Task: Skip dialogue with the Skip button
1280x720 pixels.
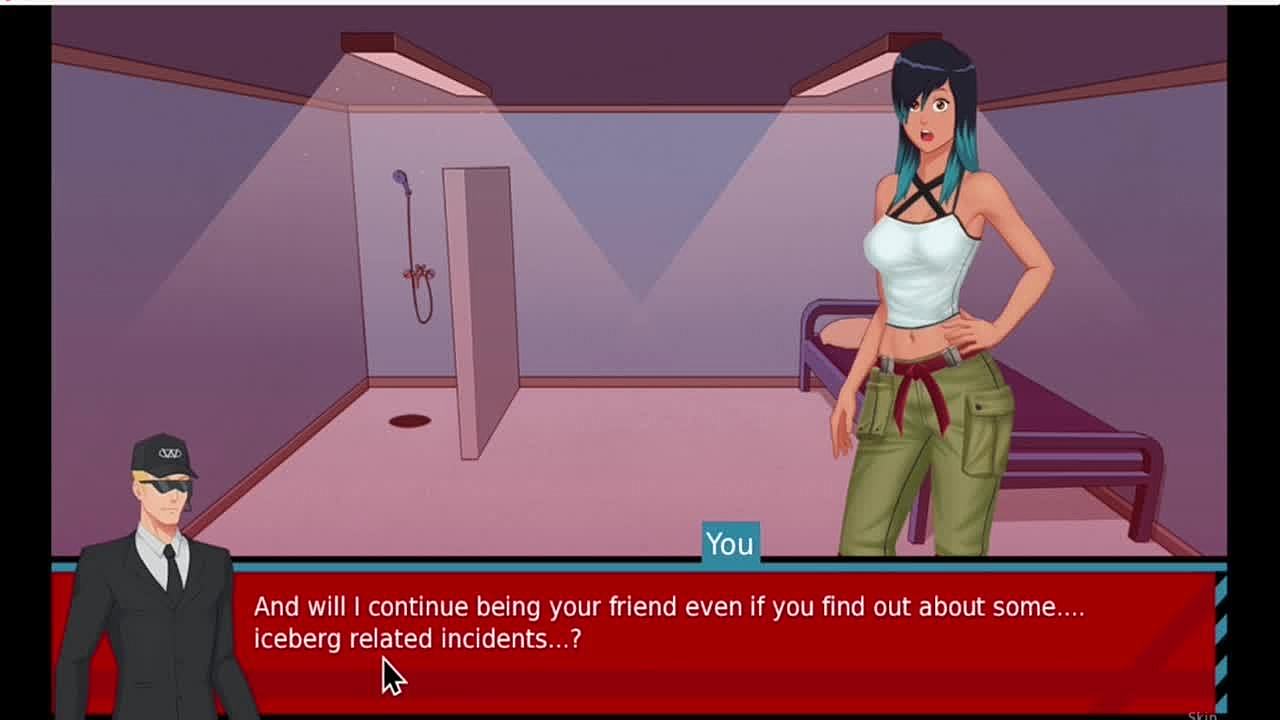Action: coord(1202,714)
